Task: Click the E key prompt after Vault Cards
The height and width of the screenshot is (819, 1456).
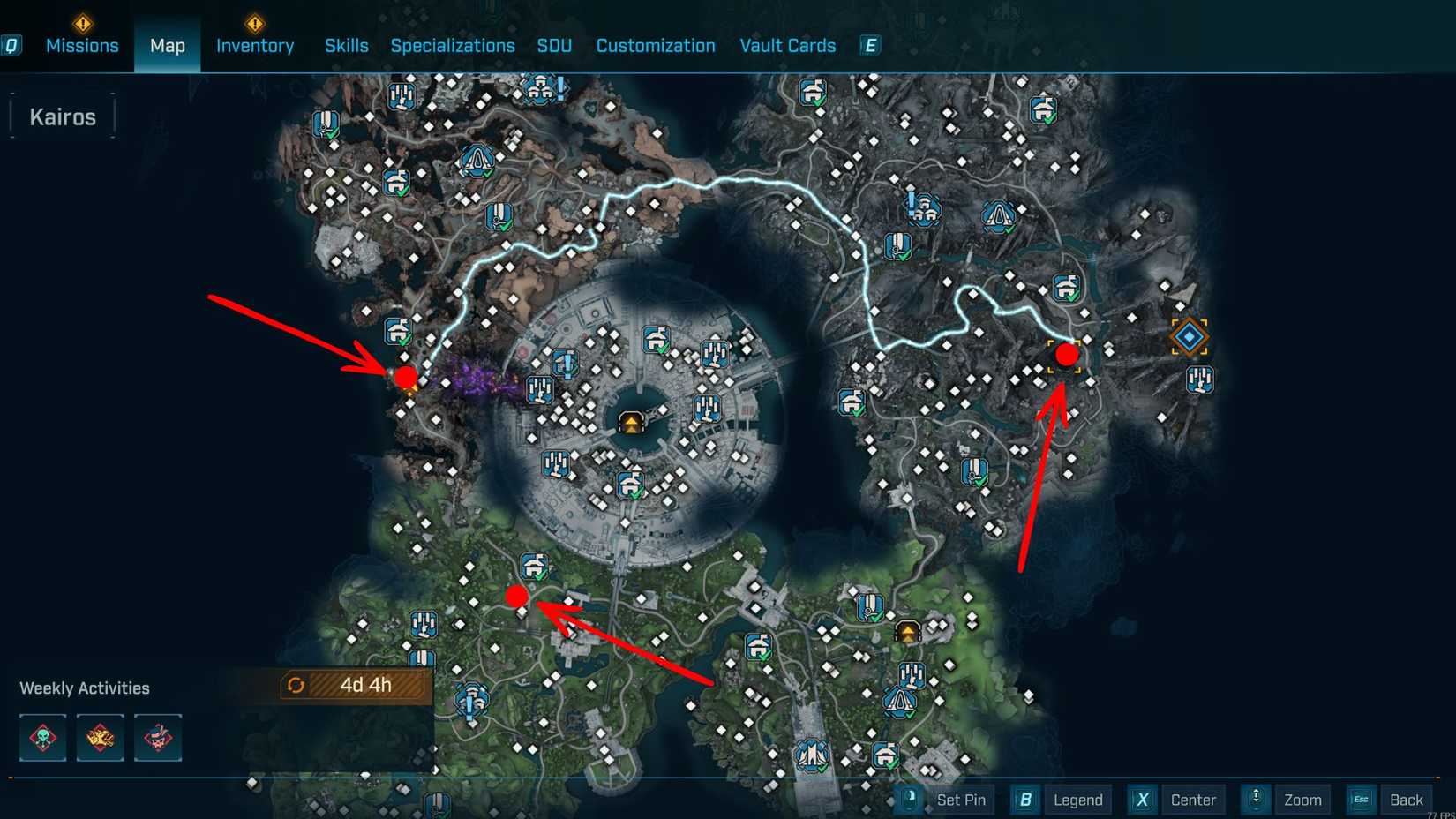Action: [x=869, y=45]
